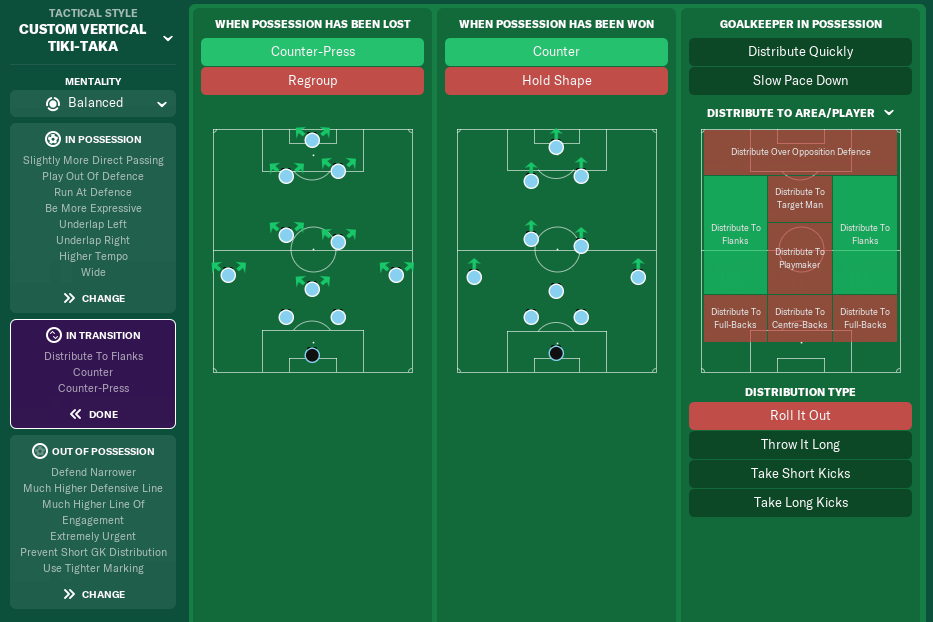Toggle the Counter instruction

click(556, 52)
